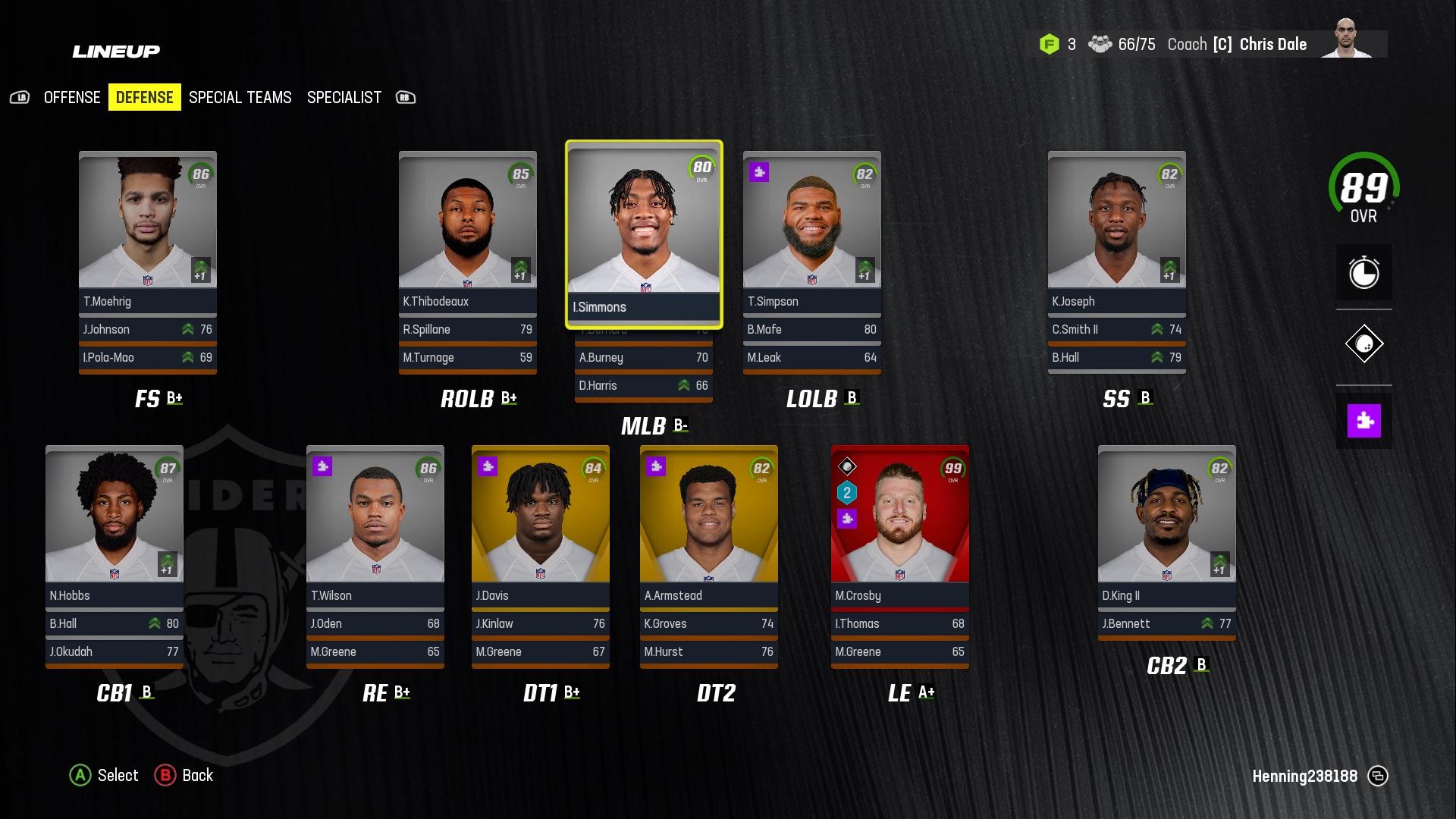Click the diamond captain icon on M.Crosby's card
1456x819 pixels.
point(846,465)
